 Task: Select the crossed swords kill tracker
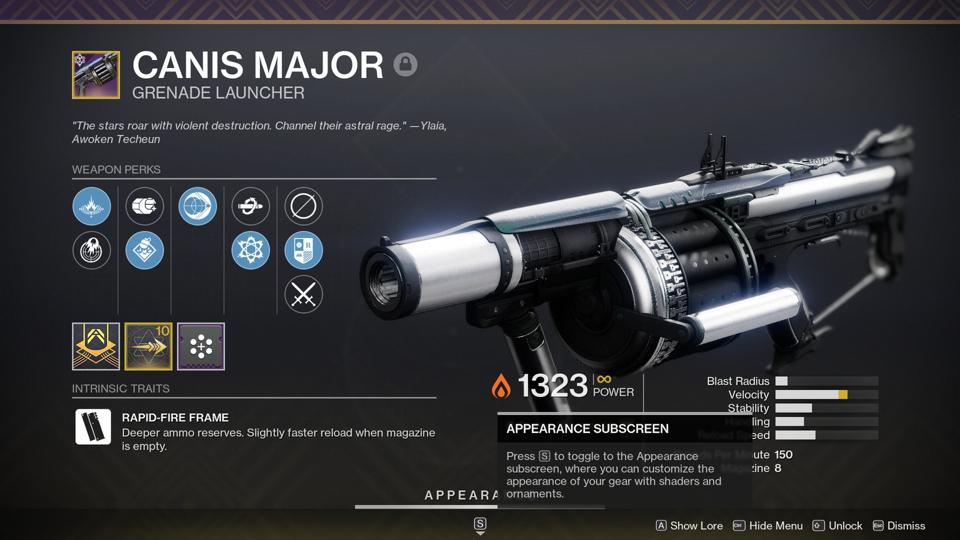coord(303,294)
